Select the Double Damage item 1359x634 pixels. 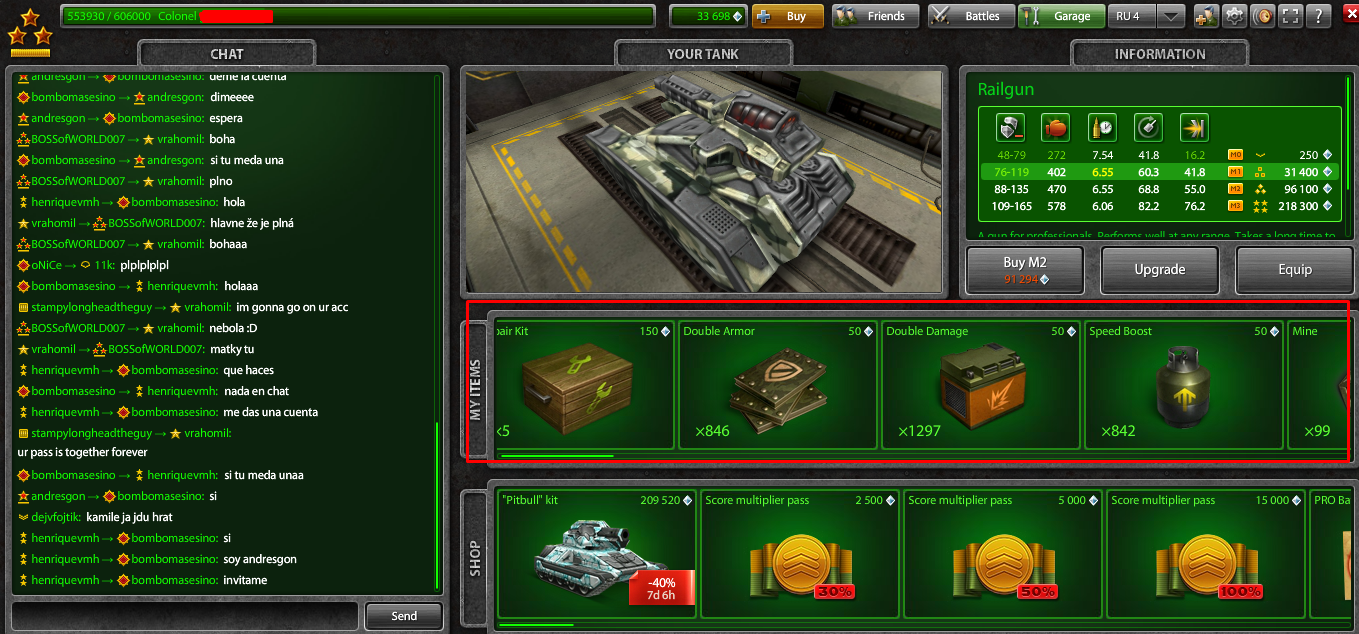[981, 385]
